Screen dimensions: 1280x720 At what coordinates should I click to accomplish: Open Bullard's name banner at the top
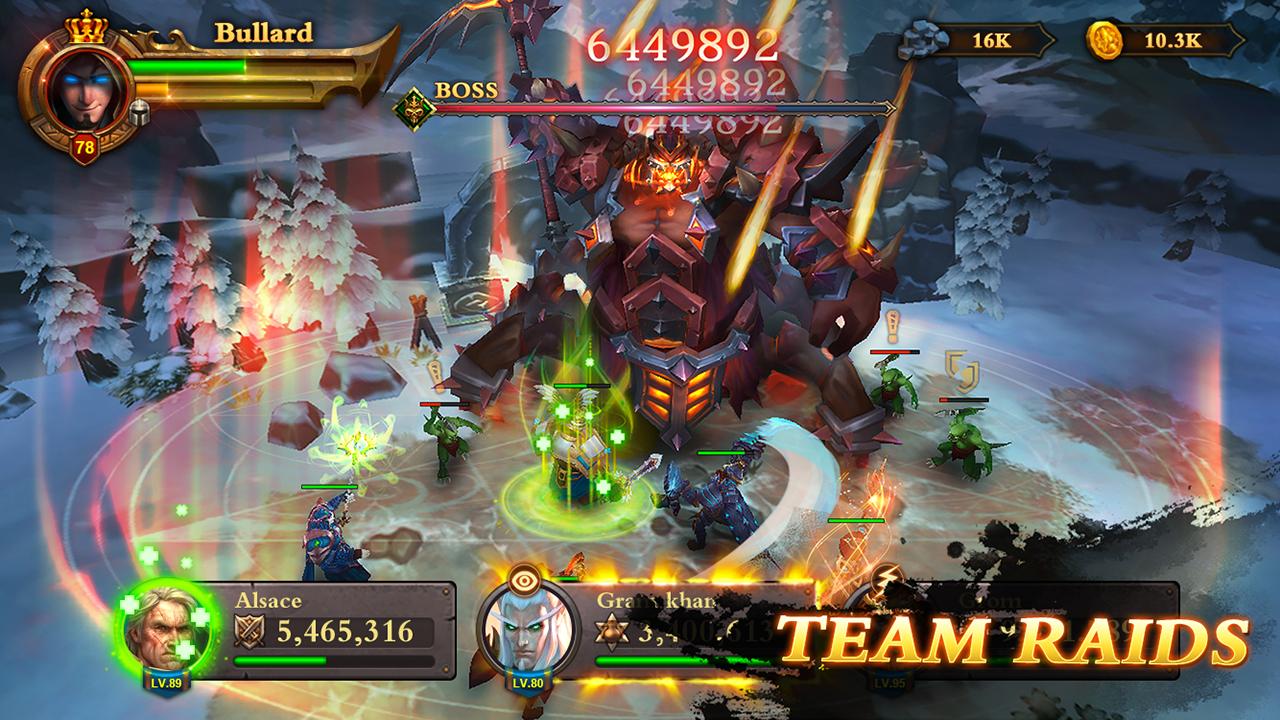click(262, 33)
